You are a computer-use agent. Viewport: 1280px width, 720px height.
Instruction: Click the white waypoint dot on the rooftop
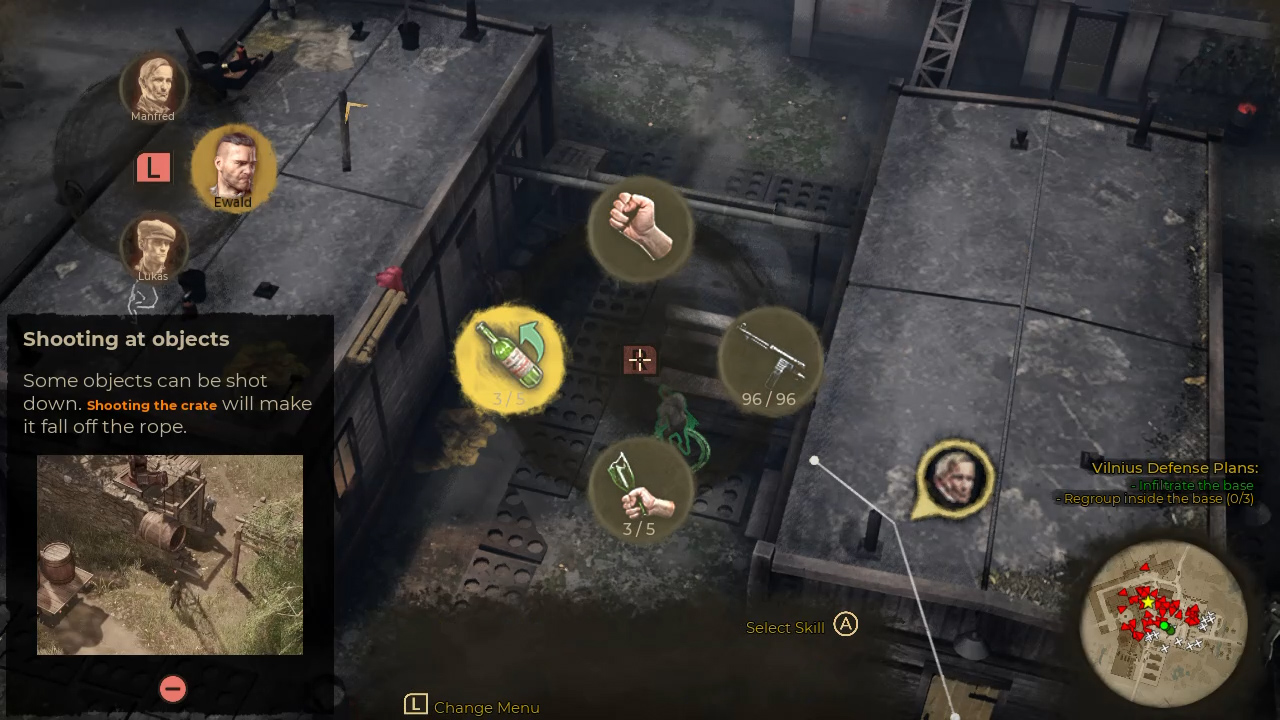[814, 459]
